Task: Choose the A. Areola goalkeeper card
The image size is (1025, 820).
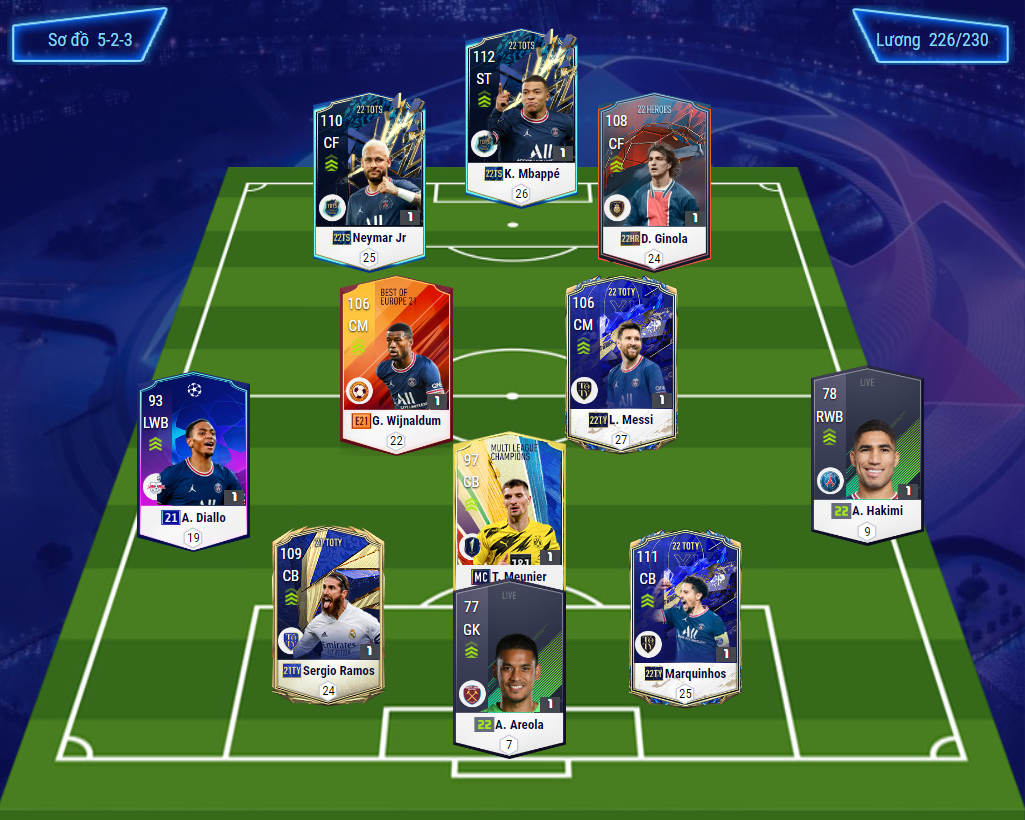Action: click(x=509, y=665)
